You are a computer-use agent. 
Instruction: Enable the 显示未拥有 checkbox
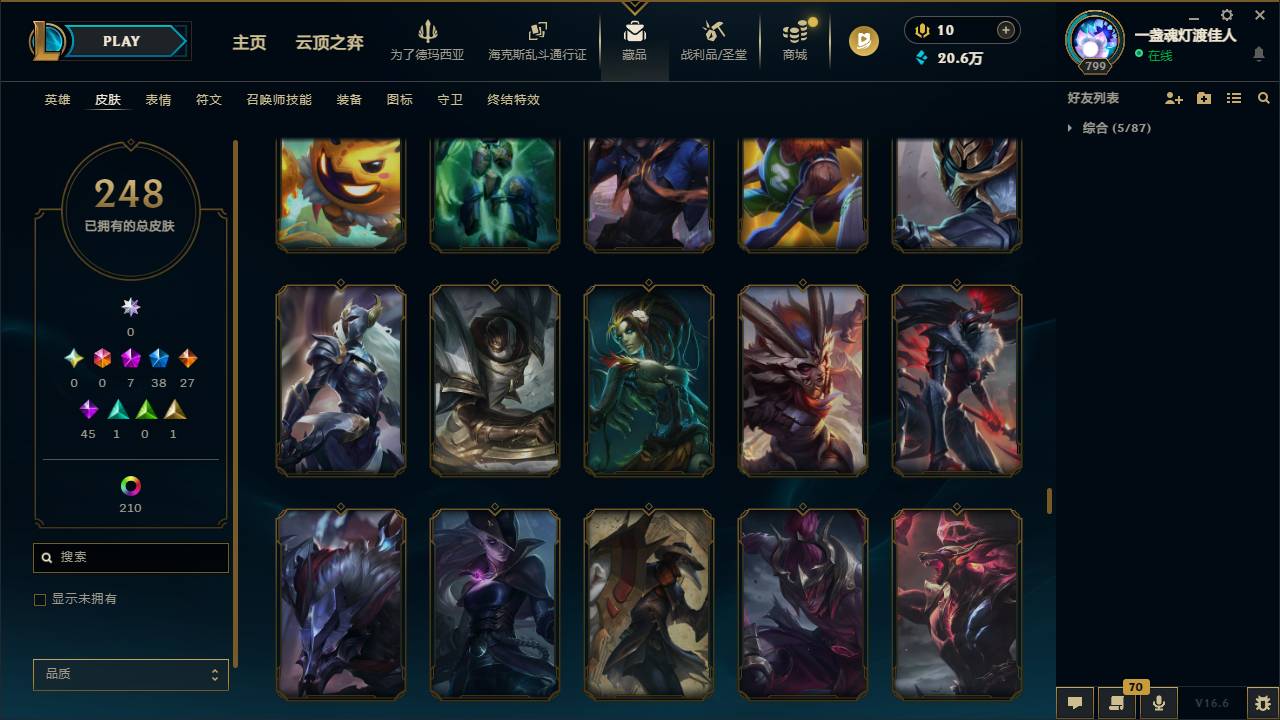[40, 599]
